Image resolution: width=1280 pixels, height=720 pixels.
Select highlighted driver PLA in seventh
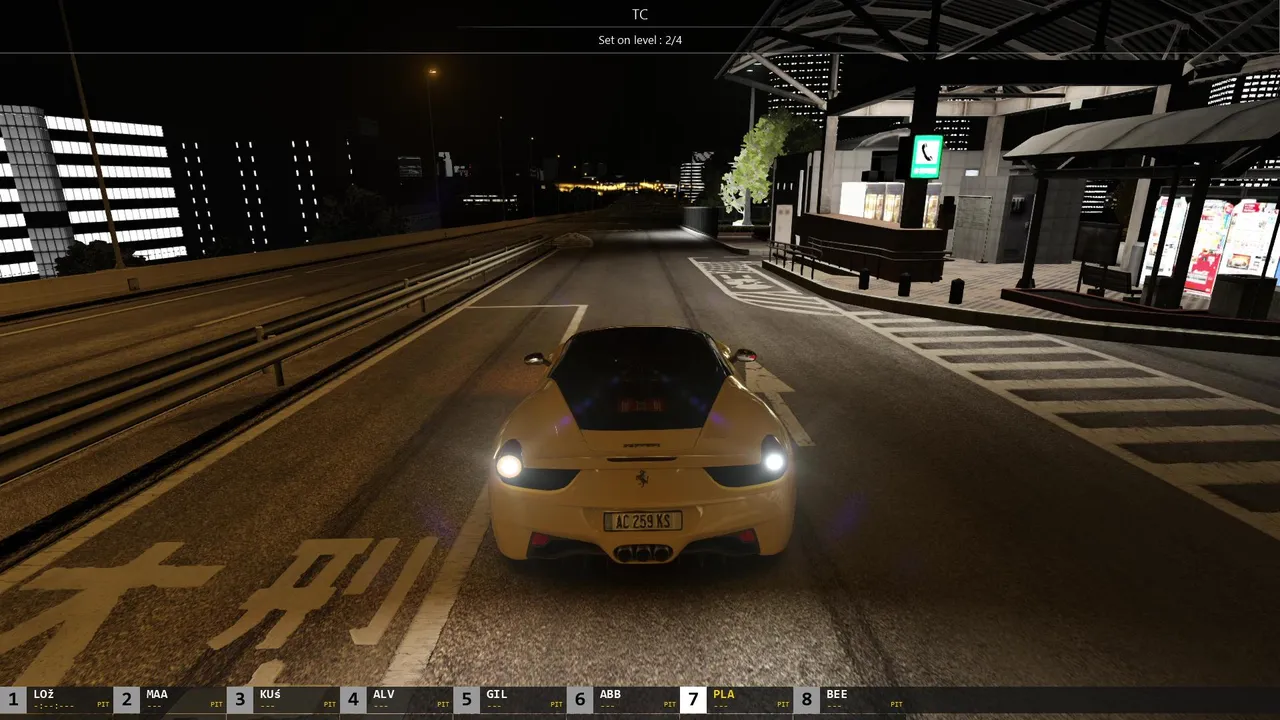click(x=735, y=699)
